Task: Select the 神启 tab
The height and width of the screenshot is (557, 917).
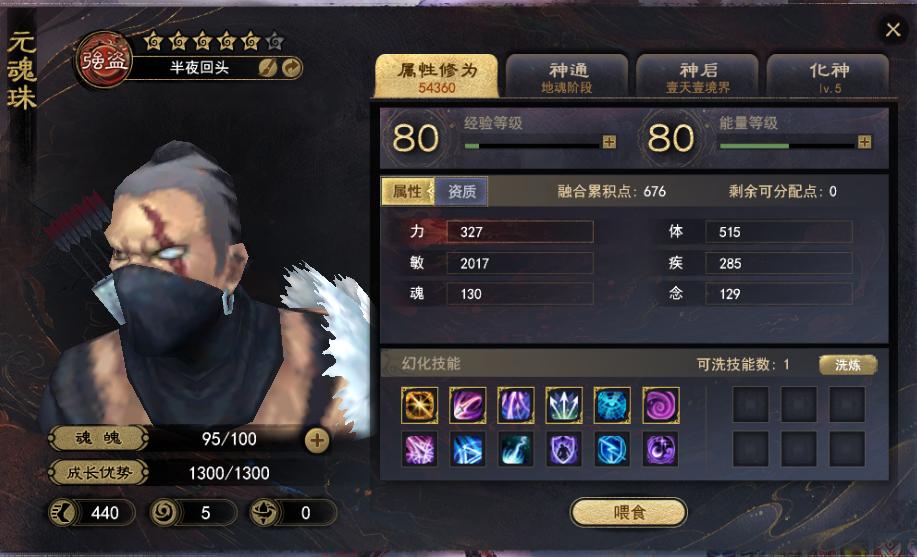Action: (698, 77)
